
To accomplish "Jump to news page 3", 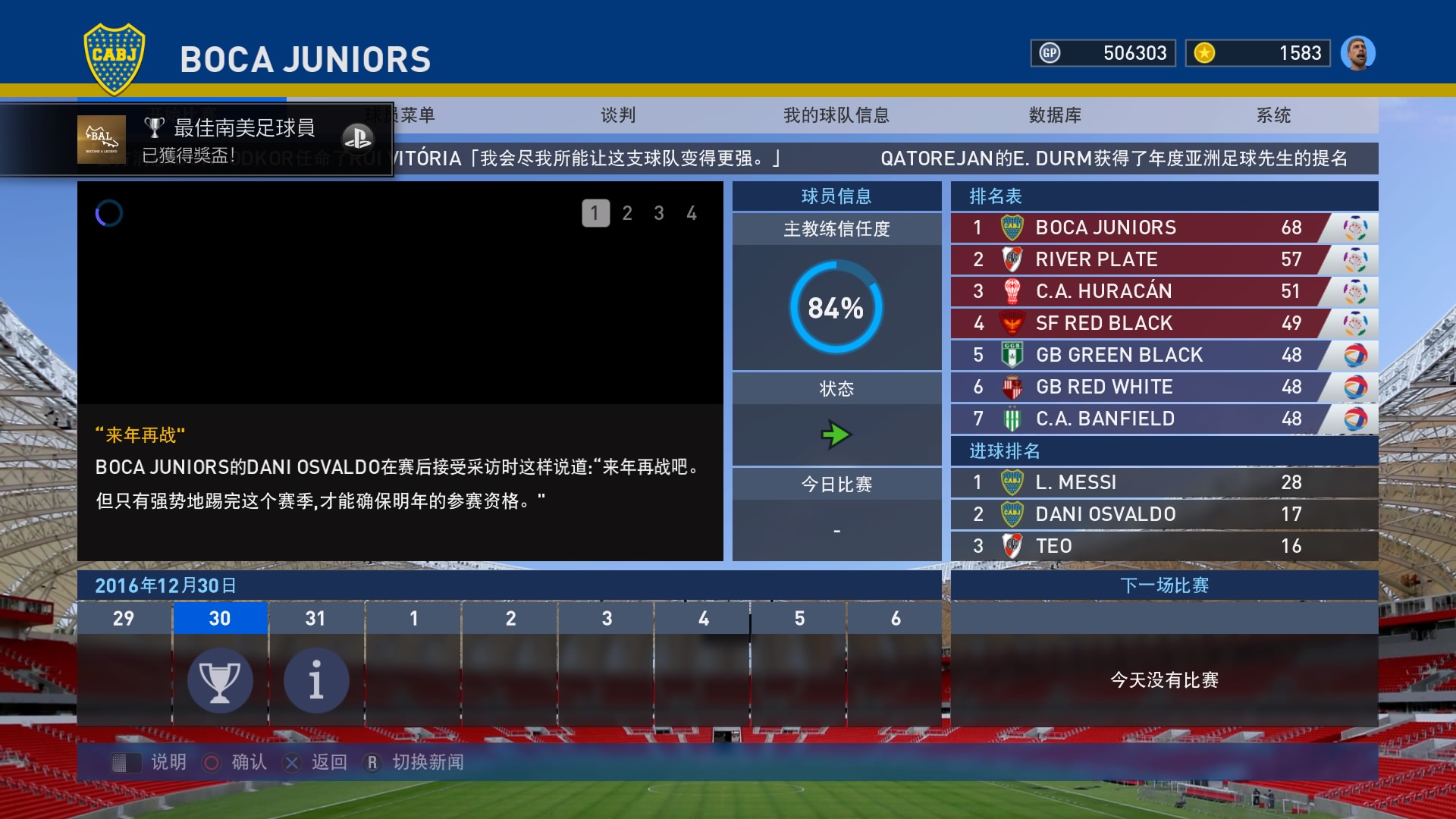I will [659, 213].
